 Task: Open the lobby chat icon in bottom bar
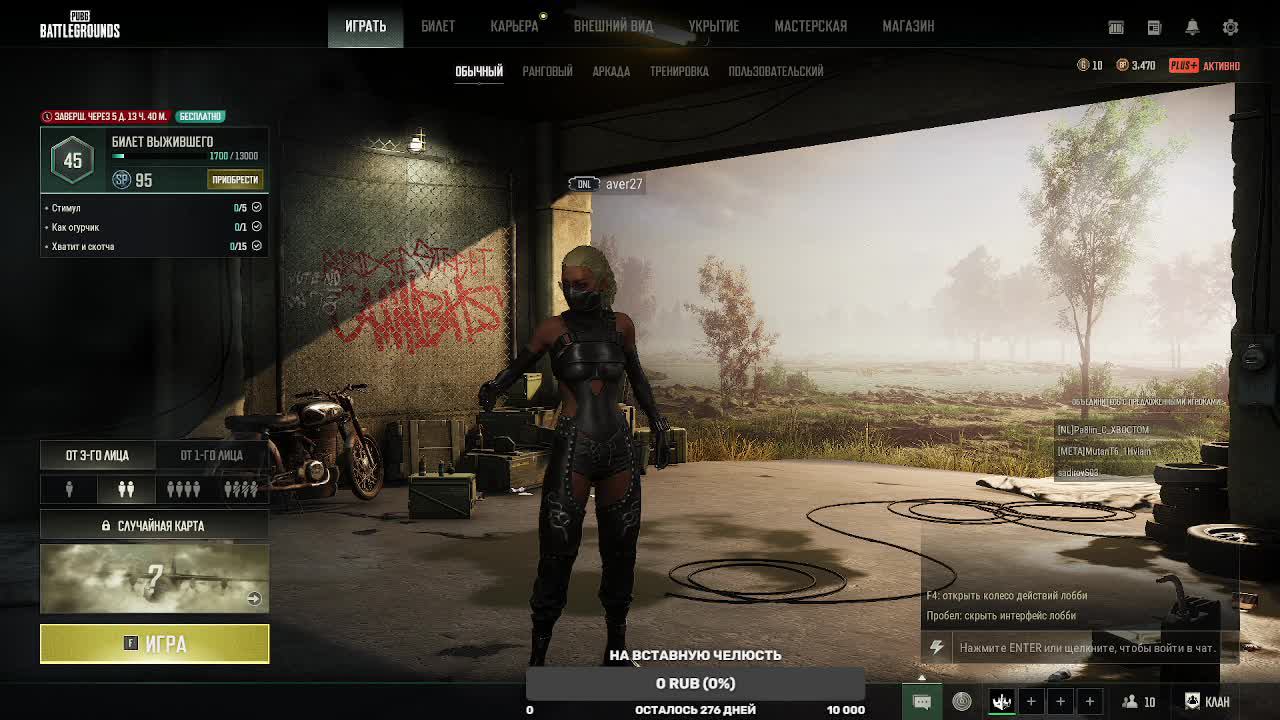pyautogui.click(x=922, y=701)
